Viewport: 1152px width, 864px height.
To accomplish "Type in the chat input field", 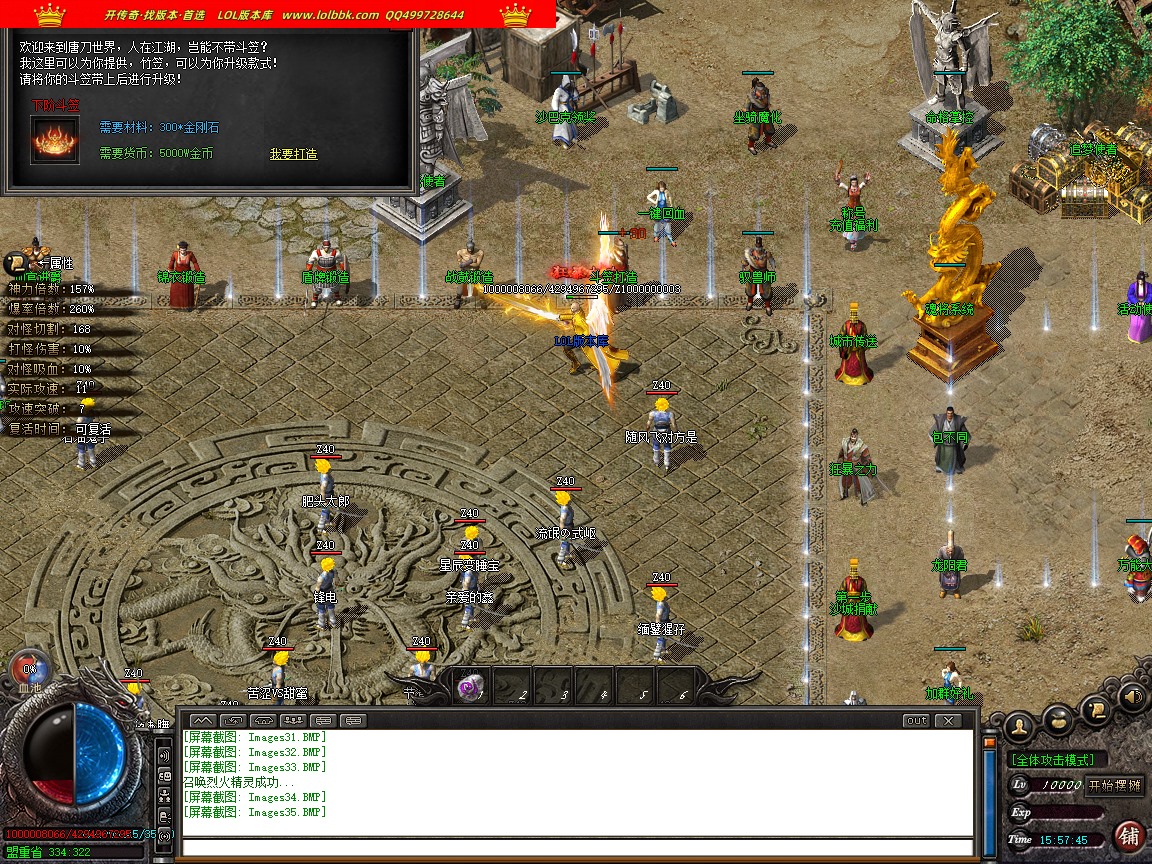I will click(x=577, y=847).
